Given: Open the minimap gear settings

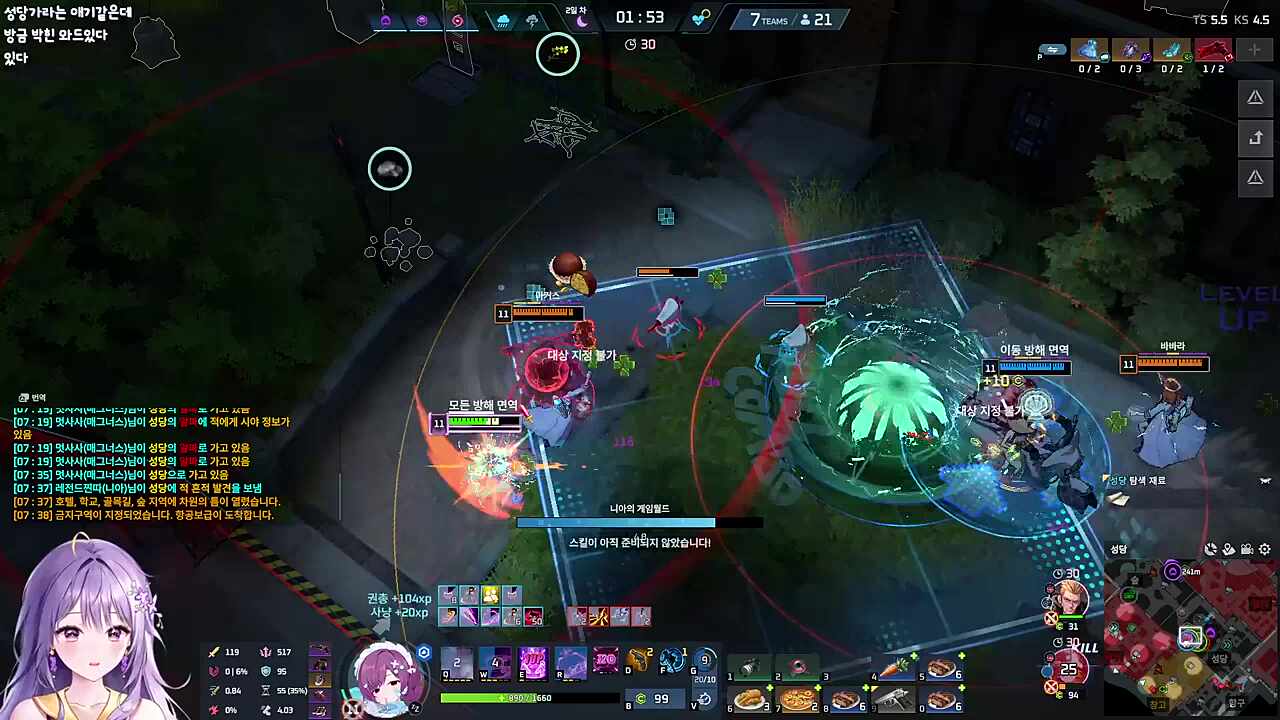Looking at the screenshot, I should tap(1265, 549).
